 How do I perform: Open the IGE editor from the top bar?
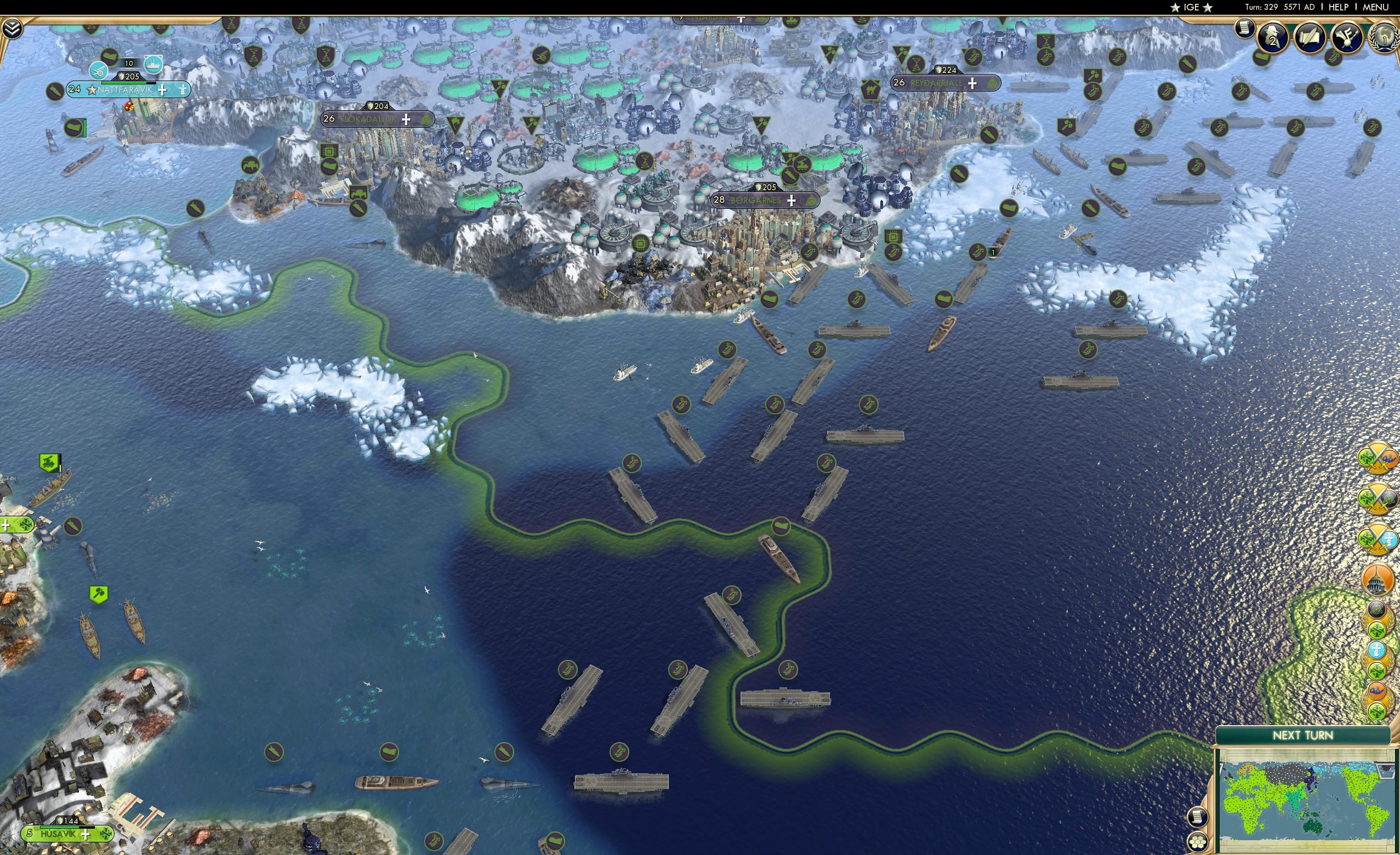coord(1191,7)
